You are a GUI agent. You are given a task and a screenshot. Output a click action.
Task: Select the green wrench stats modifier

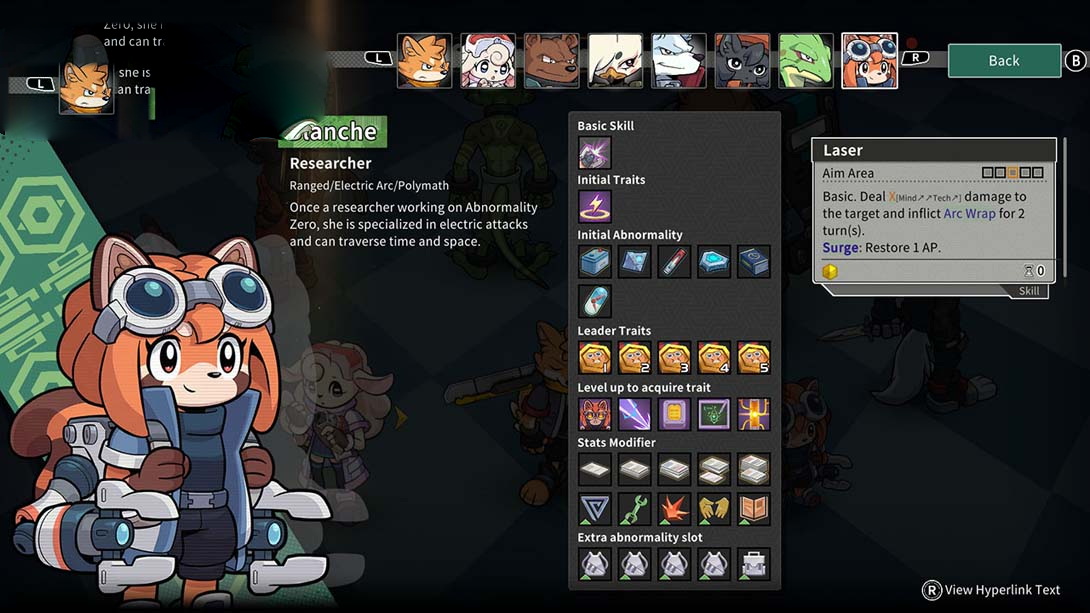click(x=634, y=508)
